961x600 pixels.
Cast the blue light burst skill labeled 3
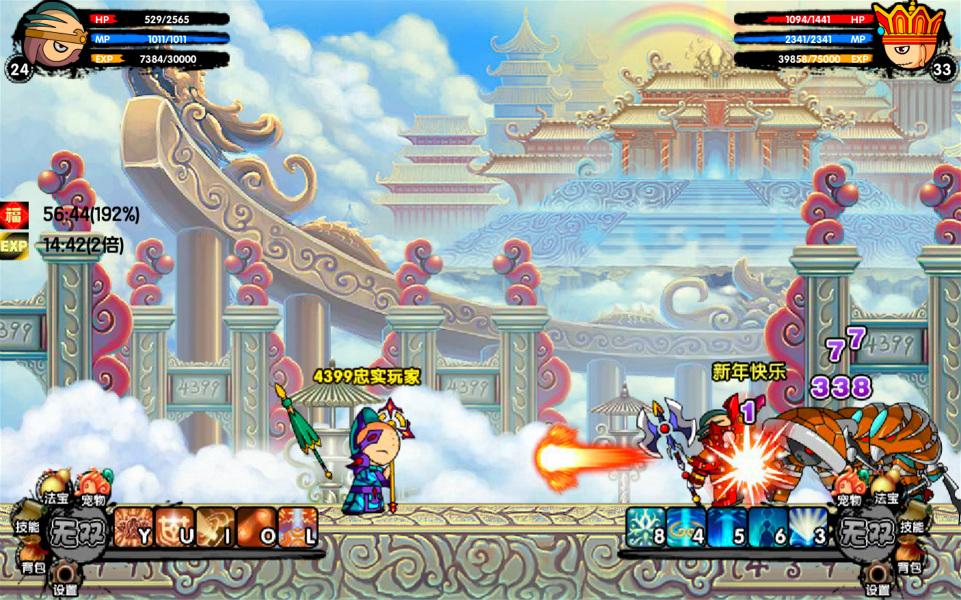(809, 527)
